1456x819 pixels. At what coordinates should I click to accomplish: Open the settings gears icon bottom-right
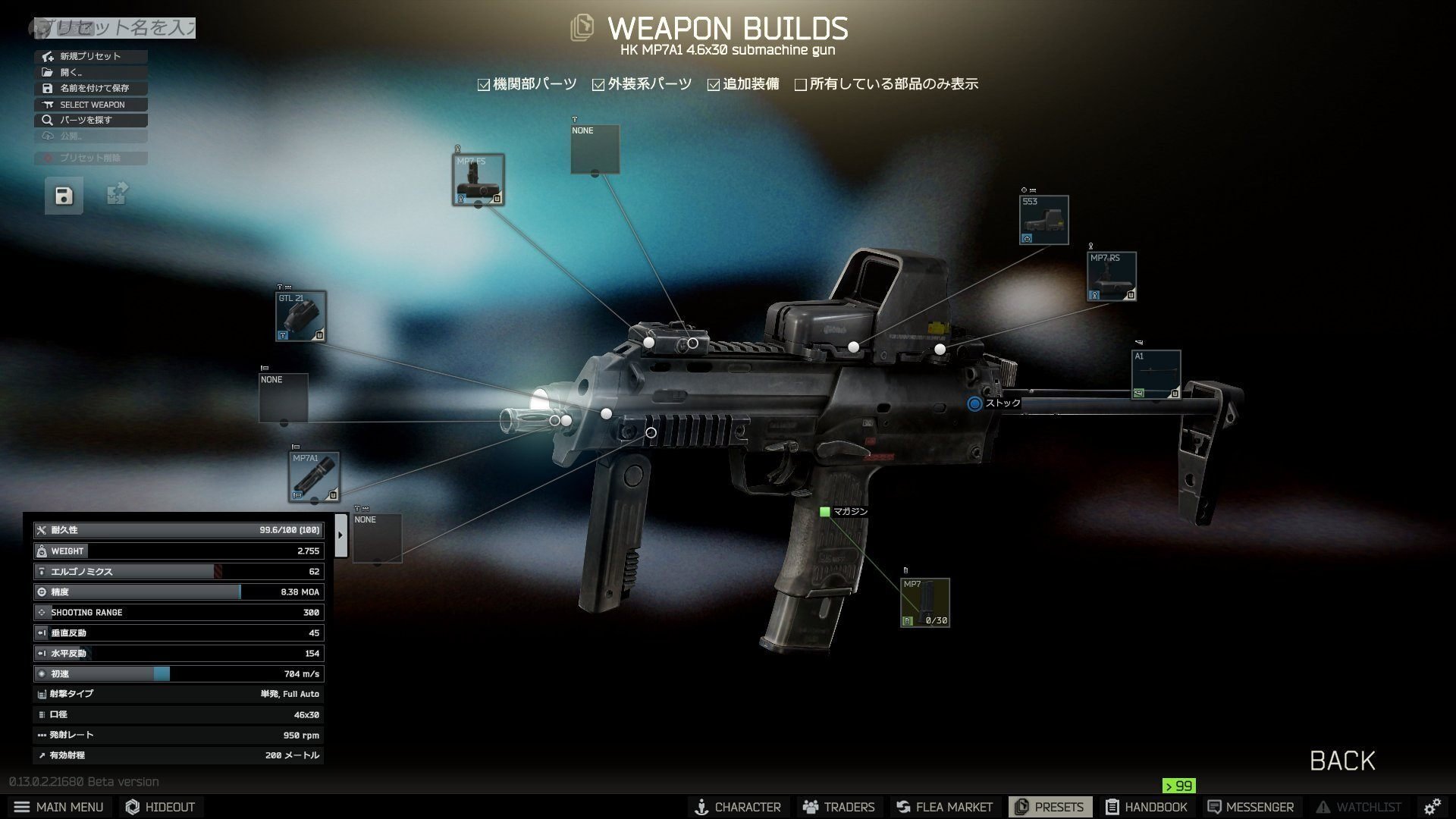coord(1432,806)
